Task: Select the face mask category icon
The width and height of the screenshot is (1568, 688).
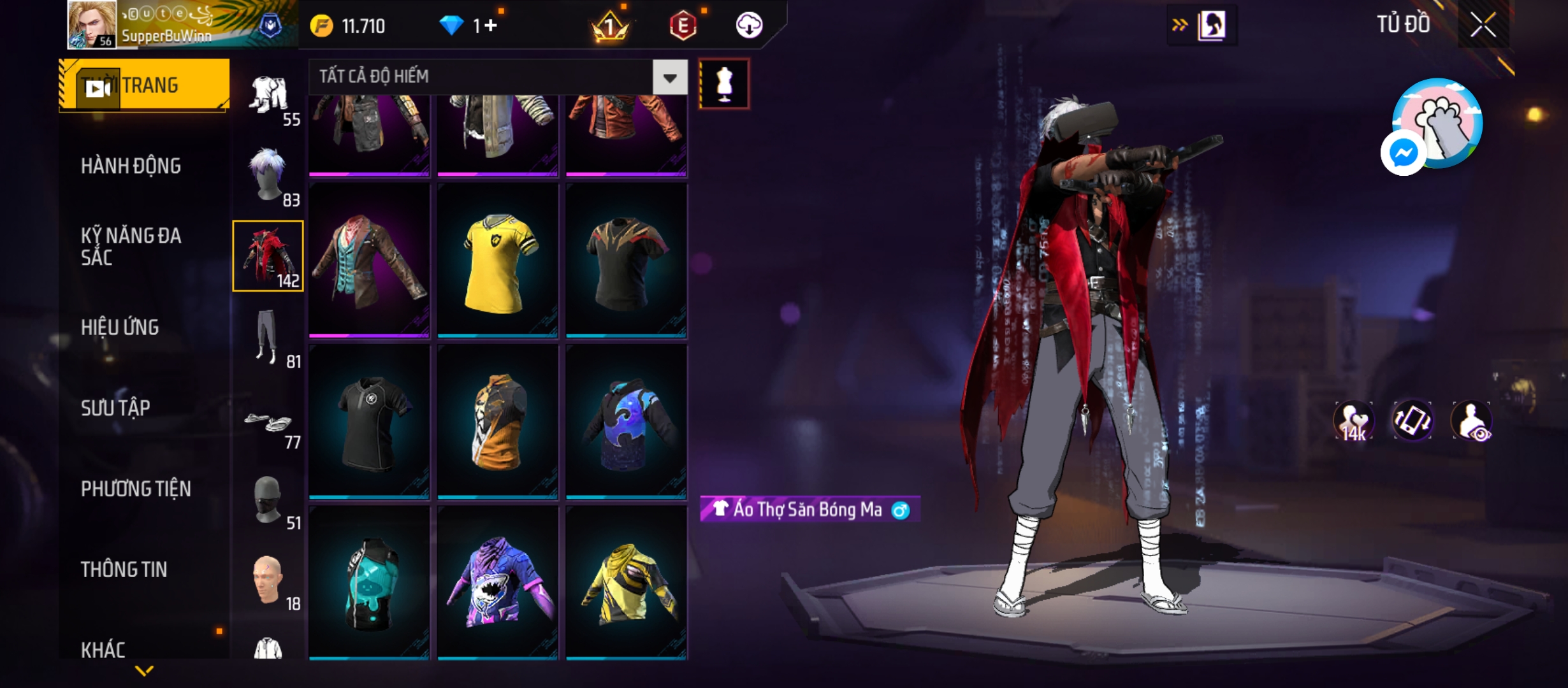Action: pyautogui.click(x=268, y=500)
